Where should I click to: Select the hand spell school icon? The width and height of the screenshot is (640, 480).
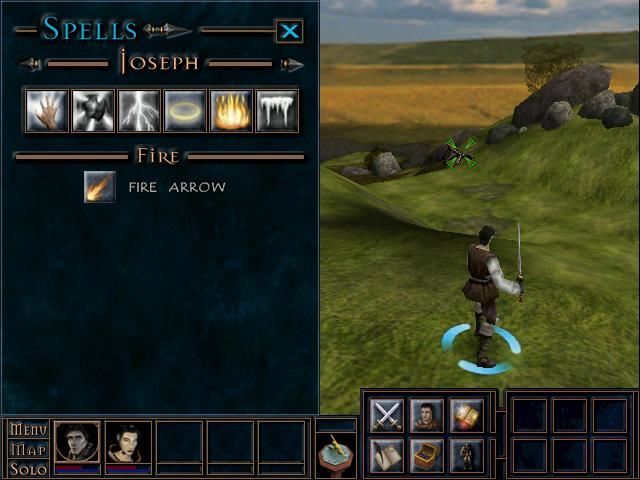[x=46, y=111]
